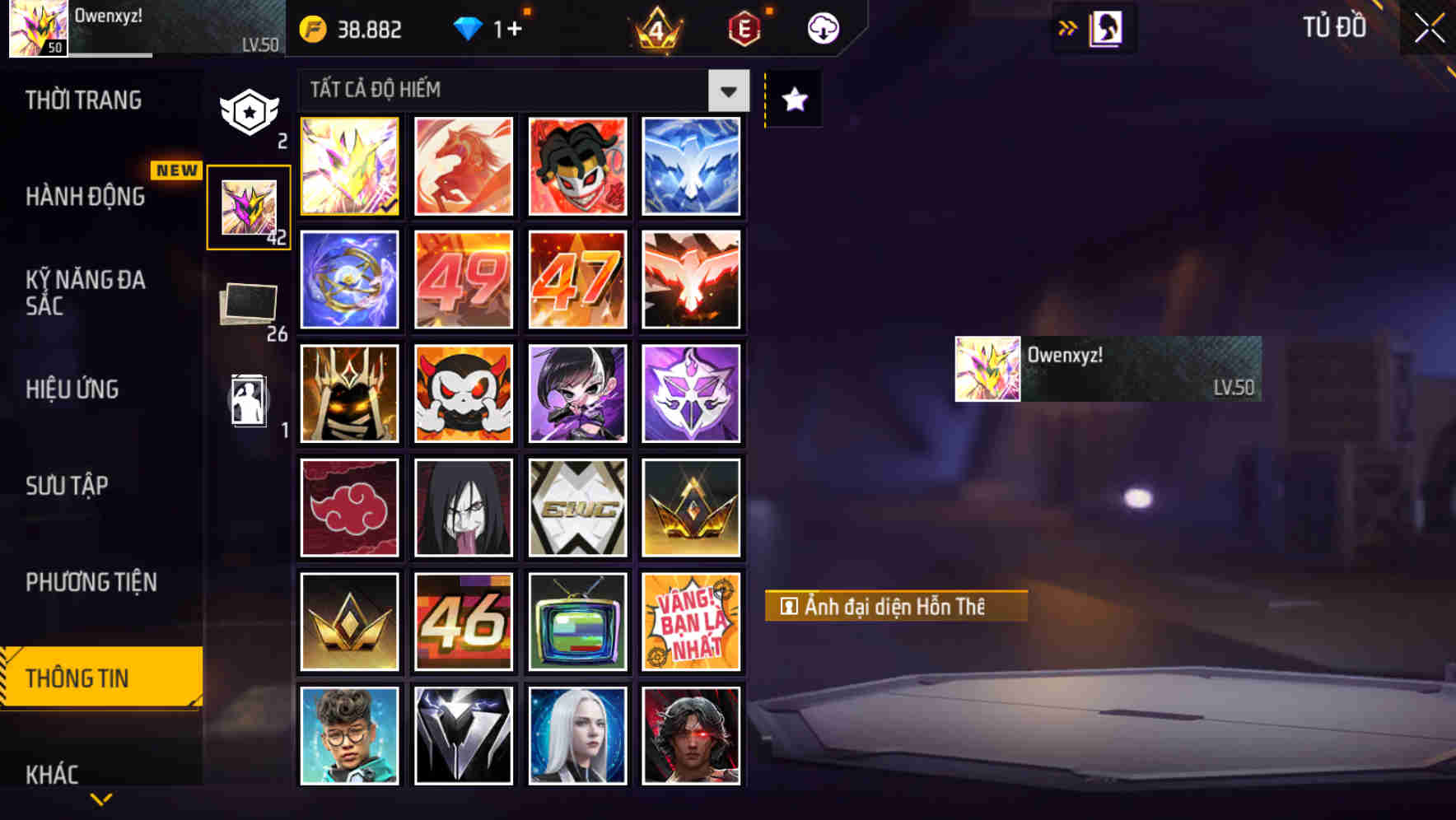
Task: Select the Akatsuki red cloud avatar thumbnail
Action: [x=349, y=507]
